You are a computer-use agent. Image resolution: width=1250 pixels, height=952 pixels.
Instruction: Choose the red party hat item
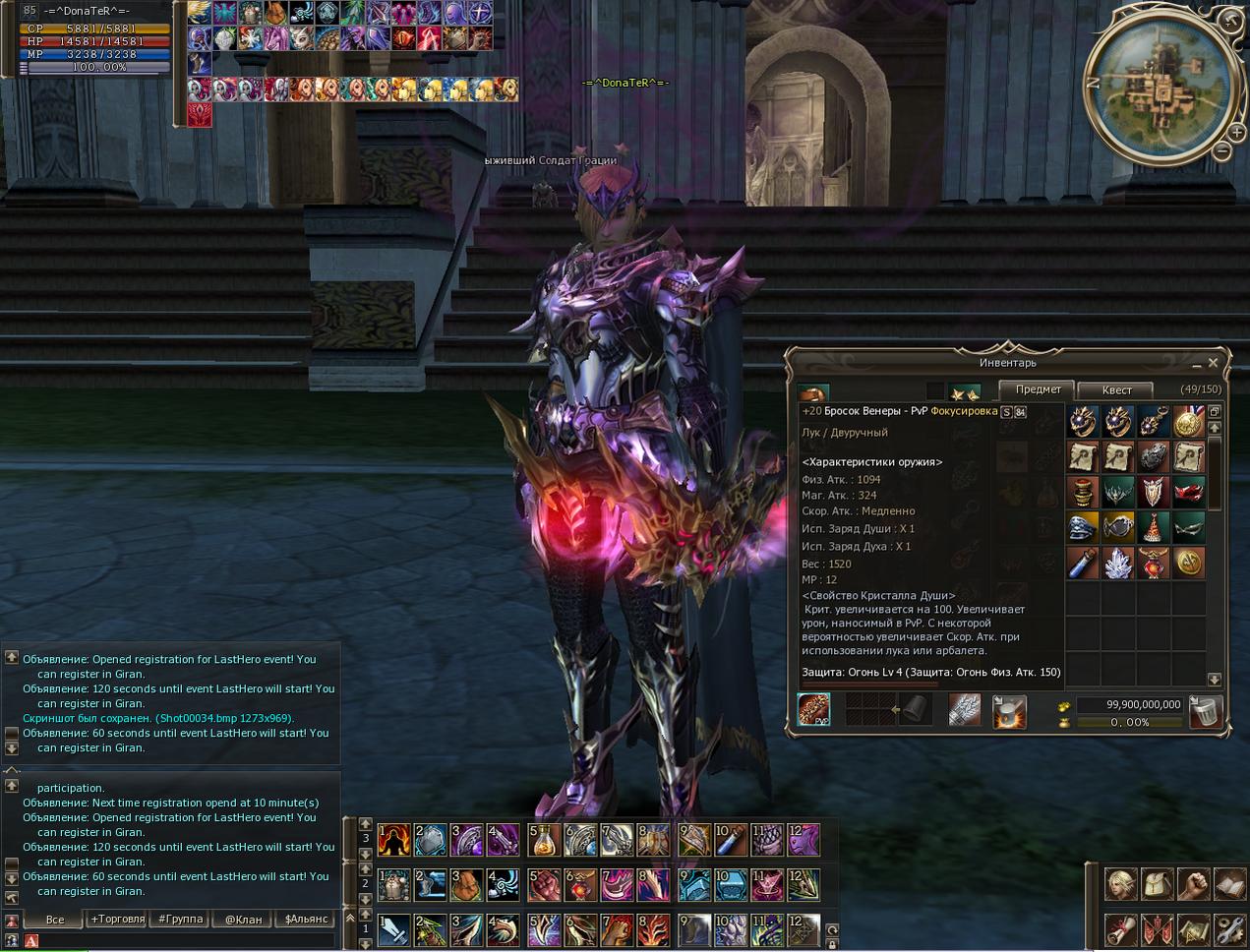[x=1153, y=528]
